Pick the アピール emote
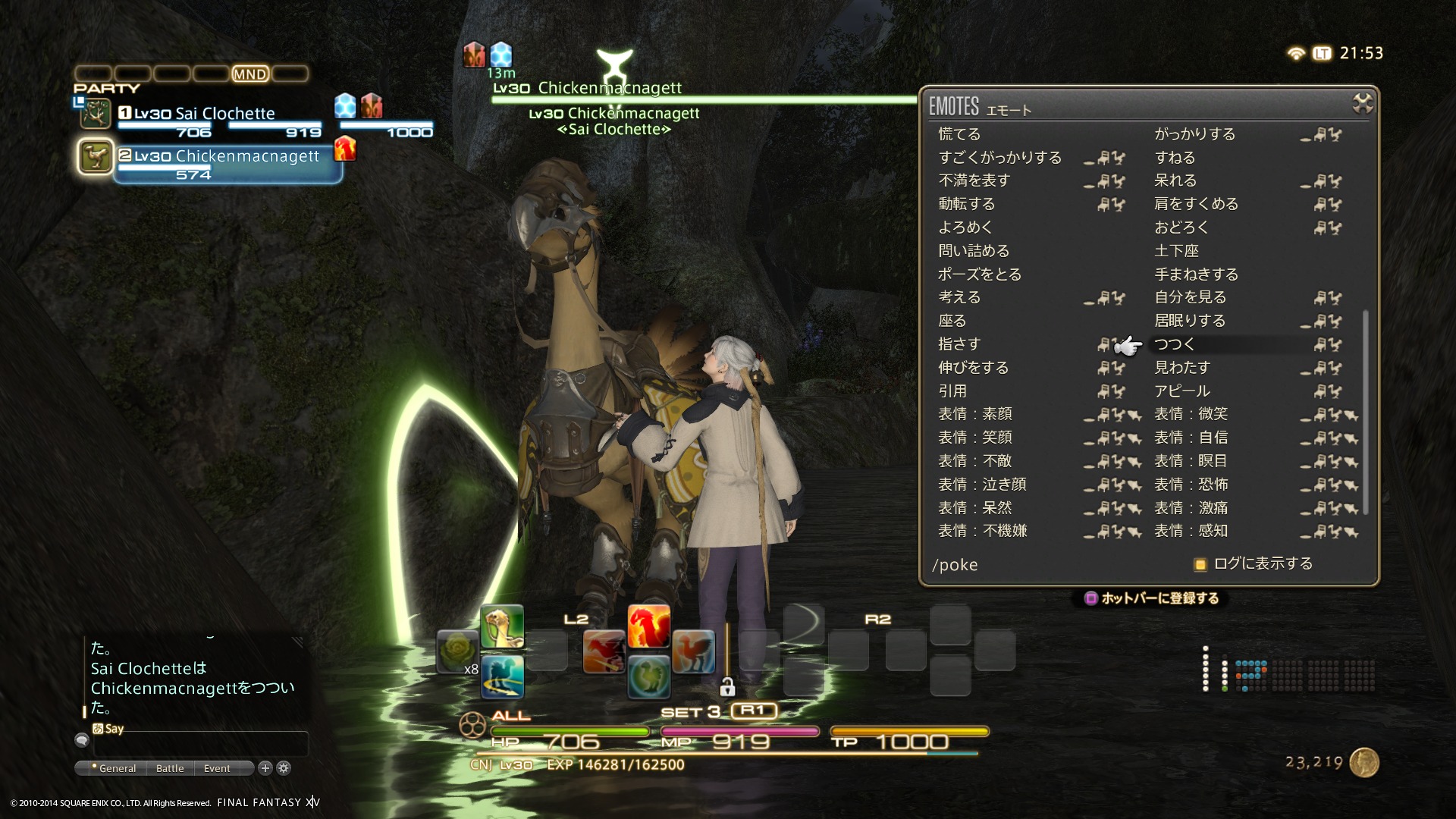This screenshot has height=819, width=1456. [1182, 391]
